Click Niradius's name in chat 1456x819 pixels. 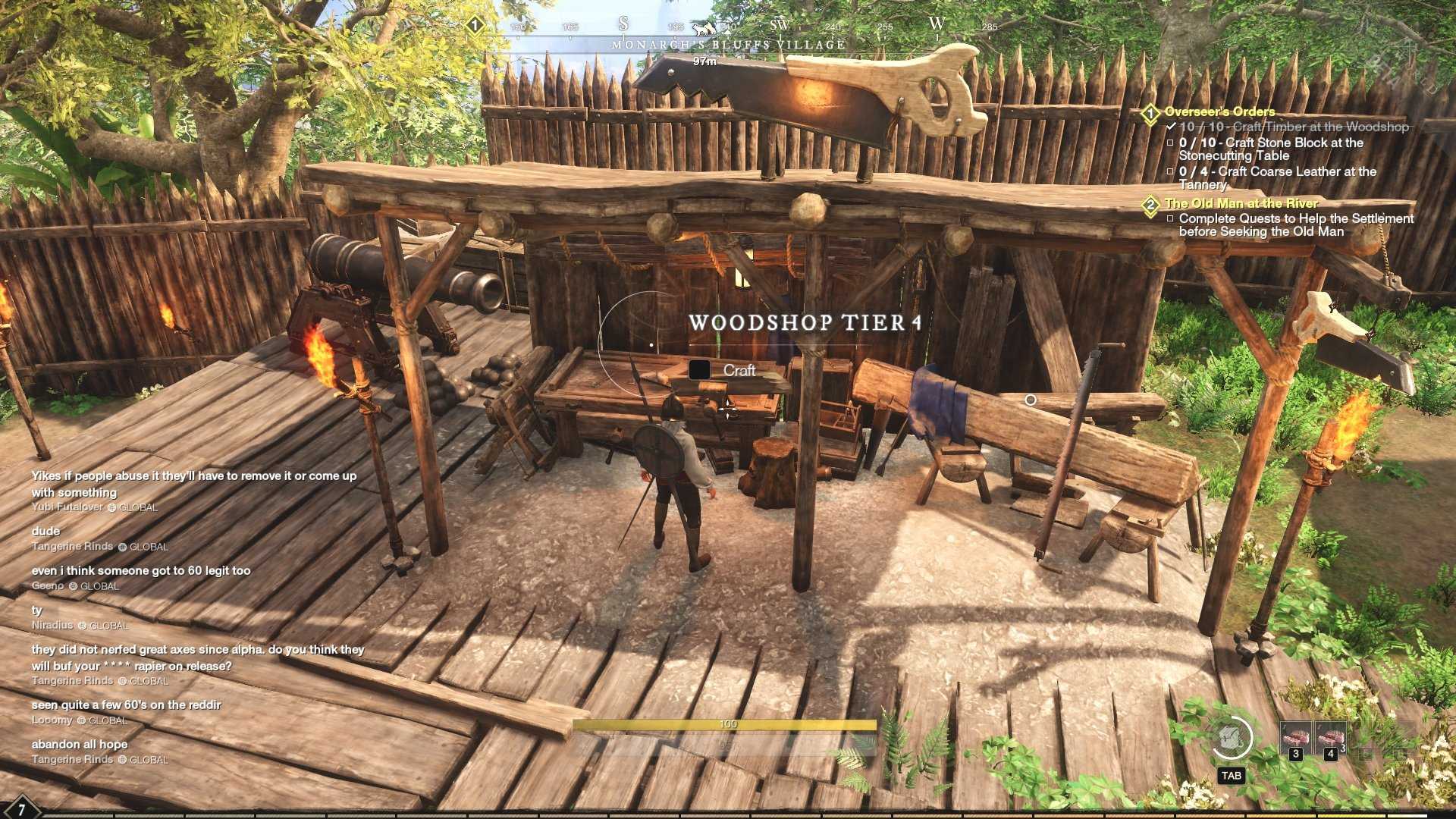click(52, 625)
